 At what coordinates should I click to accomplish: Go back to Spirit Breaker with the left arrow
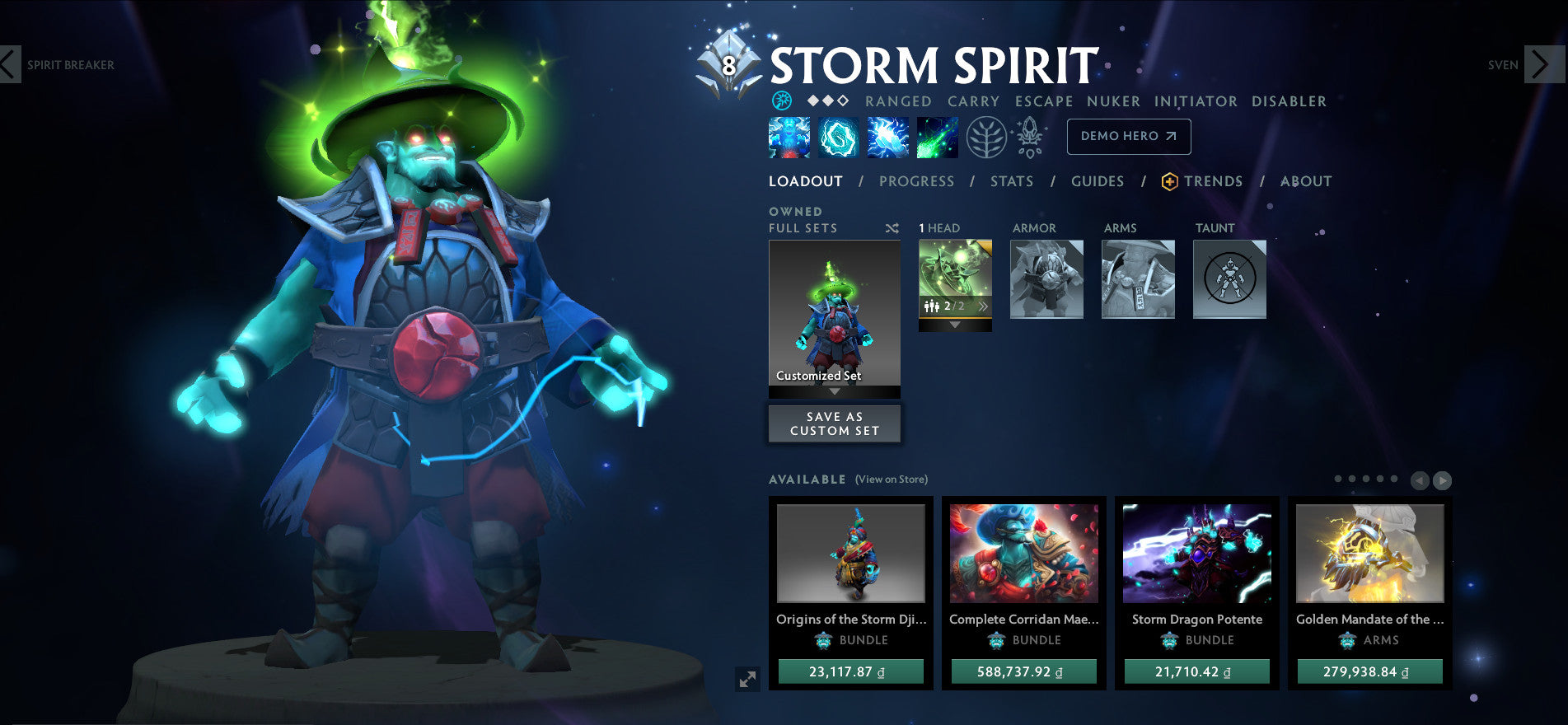click(10, 65)
